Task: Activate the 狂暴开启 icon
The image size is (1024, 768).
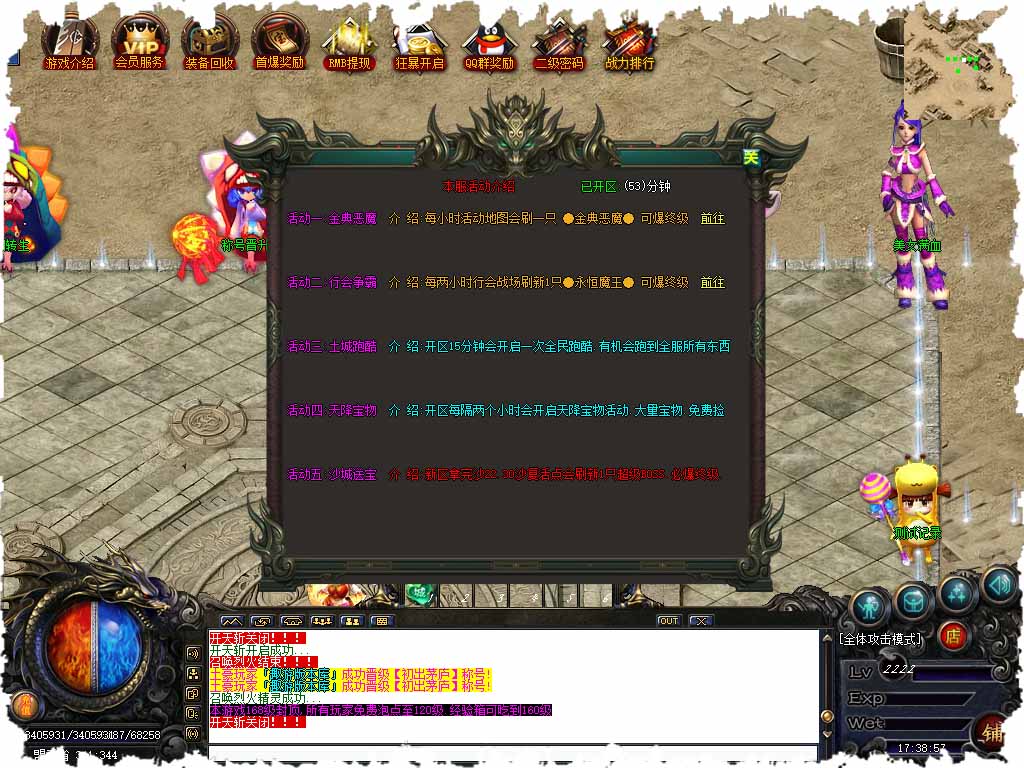Action: click(419, 43)
